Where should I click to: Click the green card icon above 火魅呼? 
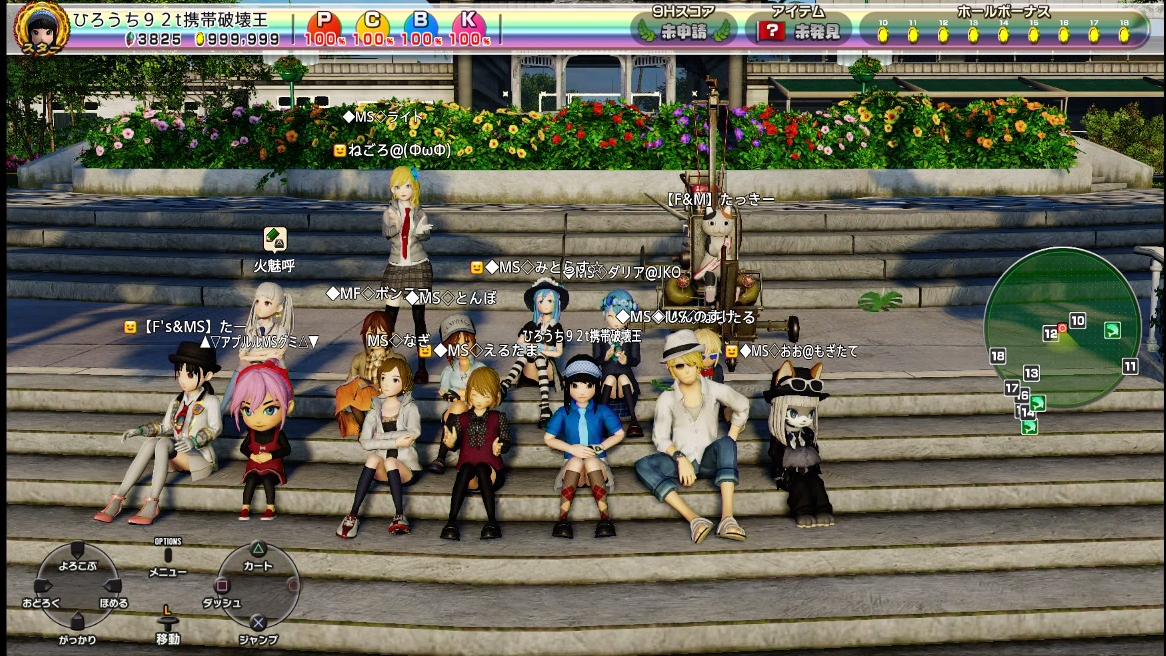click(275, 239)
